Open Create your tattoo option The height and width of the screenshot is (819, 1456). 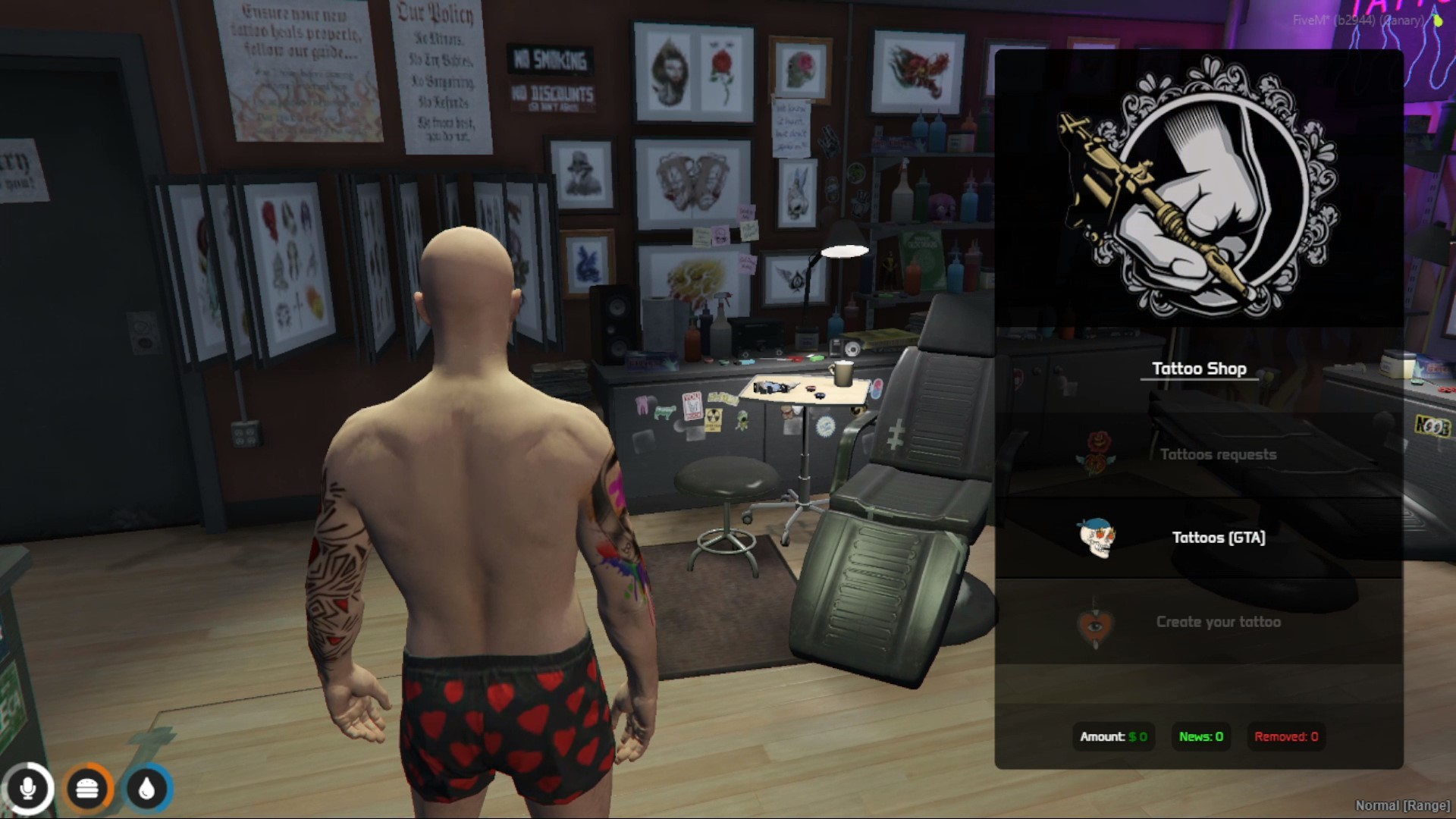pyautogui.click(x=1218, y=621)
